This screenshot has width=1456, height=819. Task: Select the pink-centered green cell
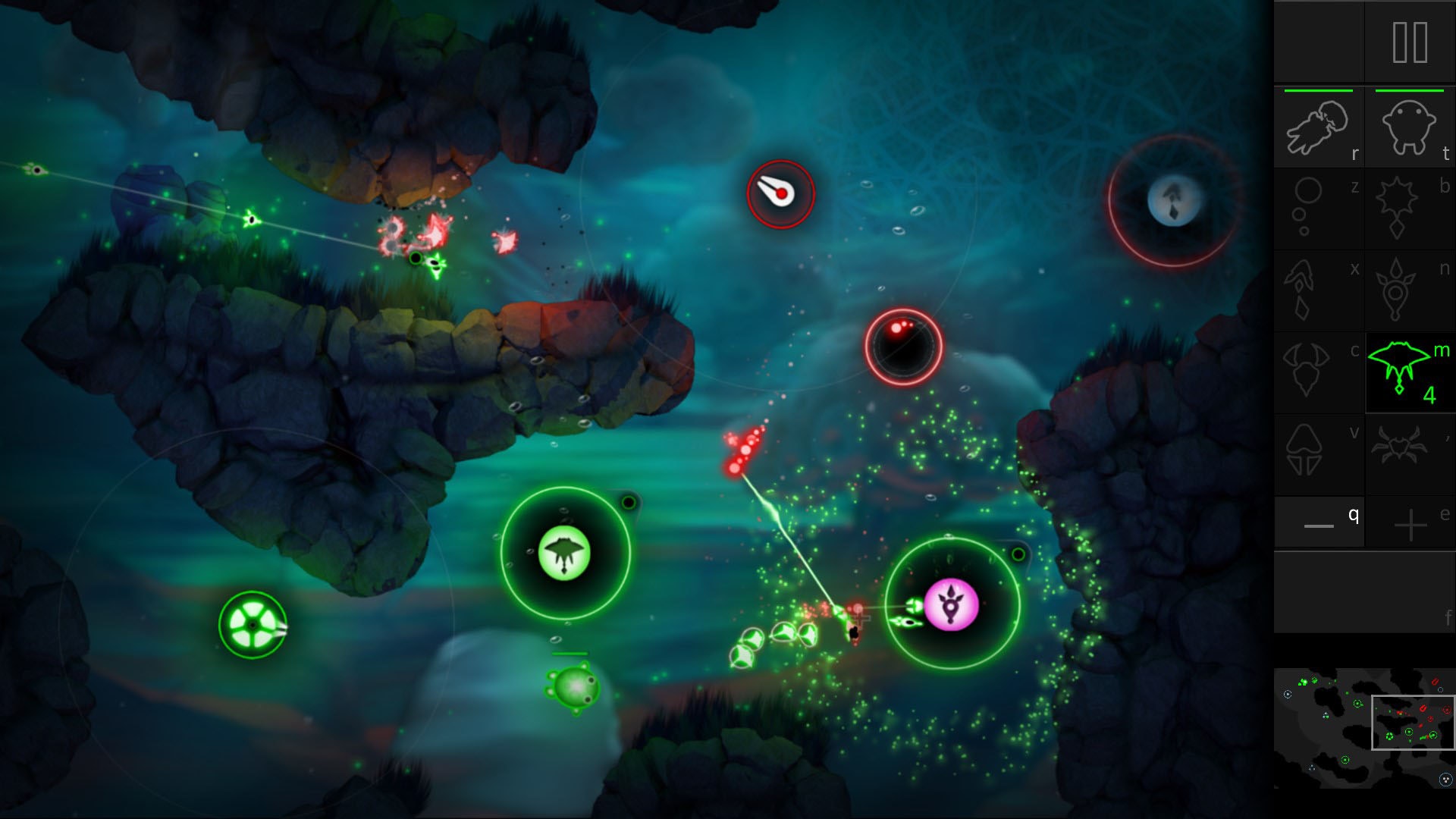point(952,604)
